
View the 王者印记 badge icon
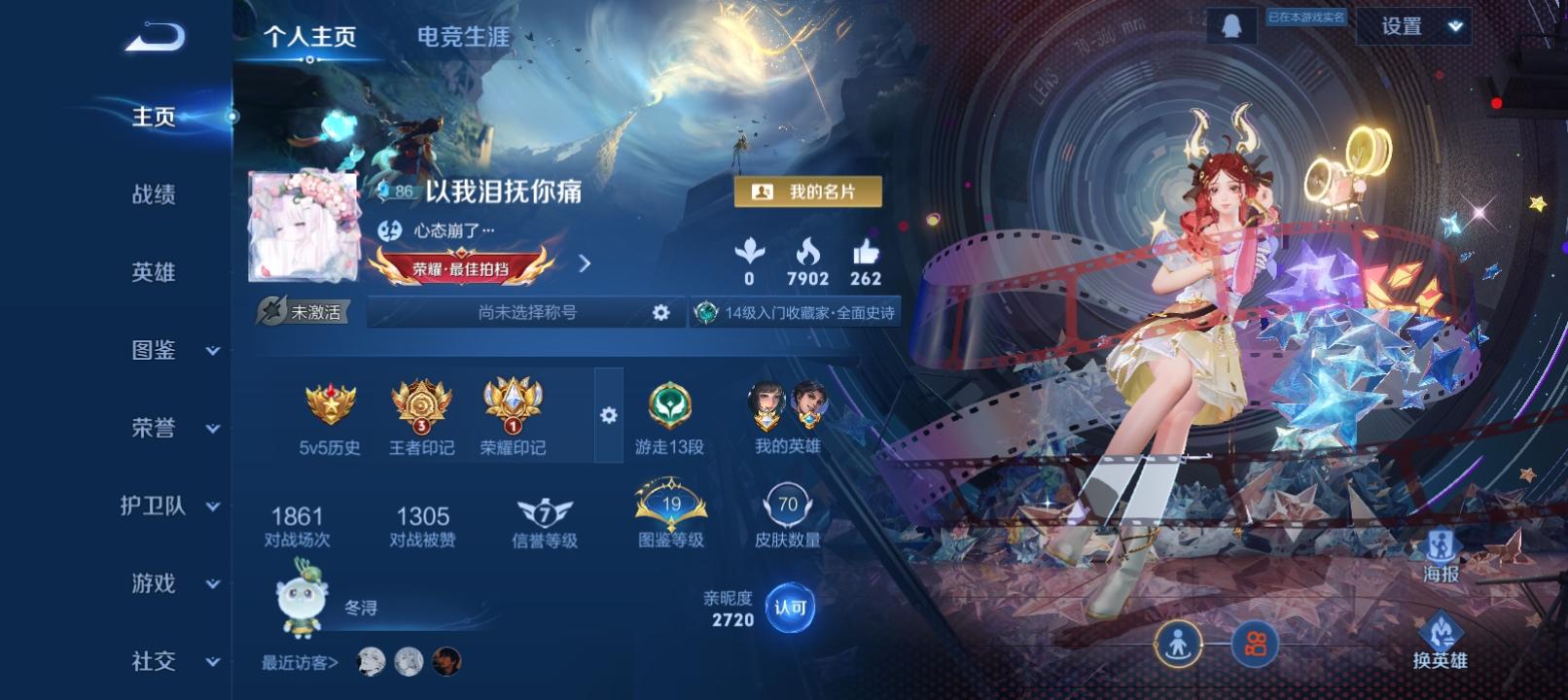[x=418, y=408]
